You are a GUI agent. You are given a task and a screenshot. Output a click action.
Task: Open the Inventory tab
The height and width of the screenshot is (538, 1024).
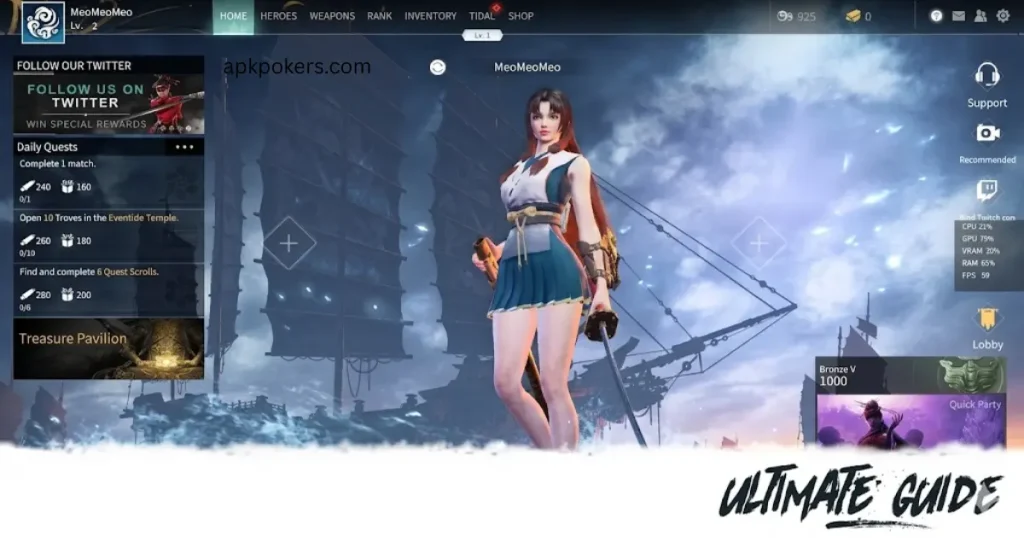pos(430,16)
